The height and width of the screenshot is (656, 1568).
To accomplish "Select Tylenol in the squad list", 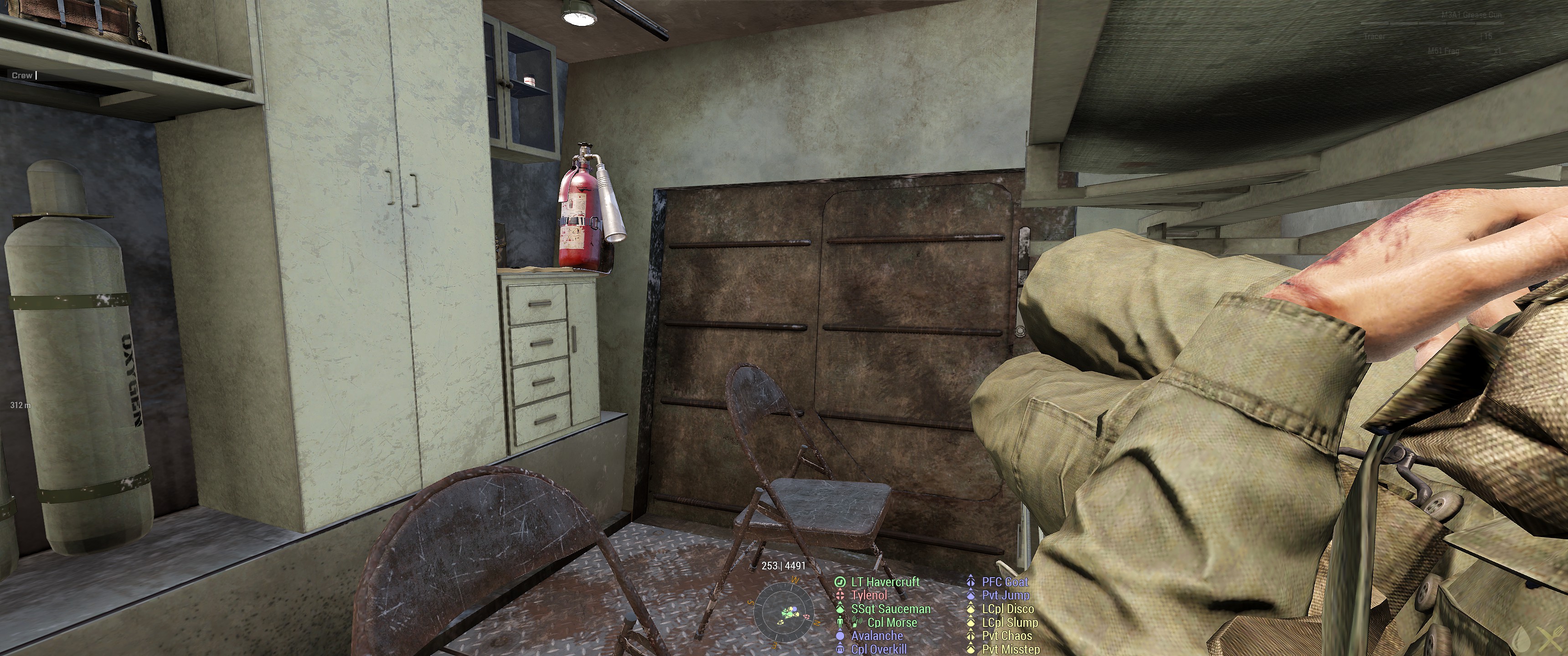I will tap(869, 596).
